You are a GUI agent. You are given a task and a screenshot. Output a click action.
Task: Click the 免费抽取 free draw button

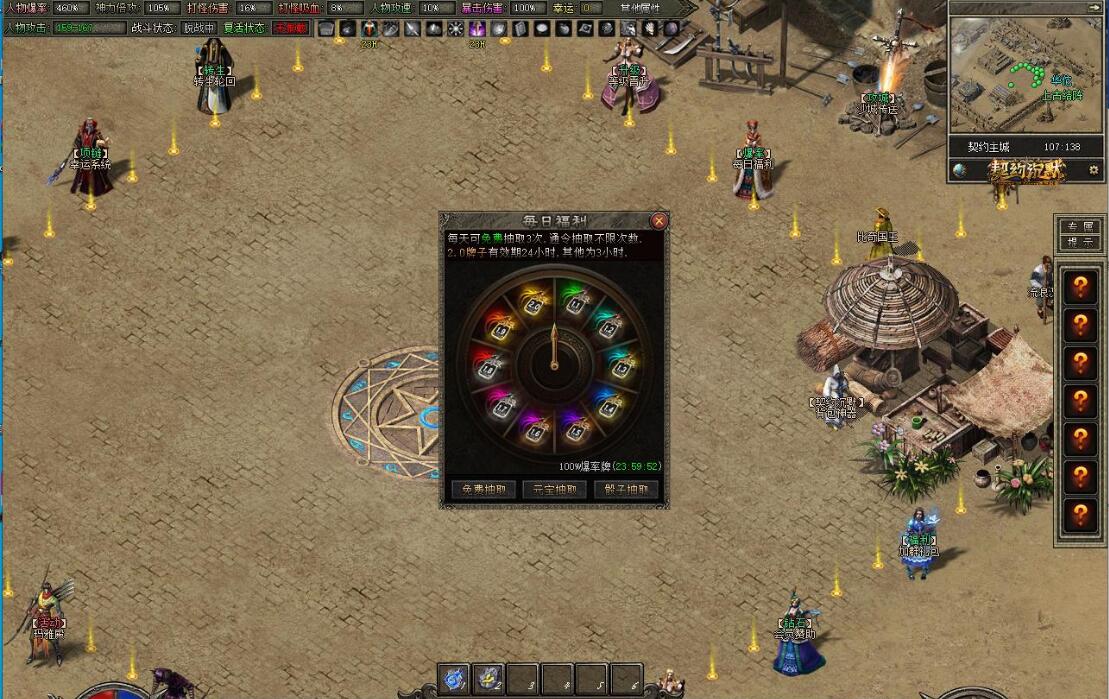[x=484, y=490]
